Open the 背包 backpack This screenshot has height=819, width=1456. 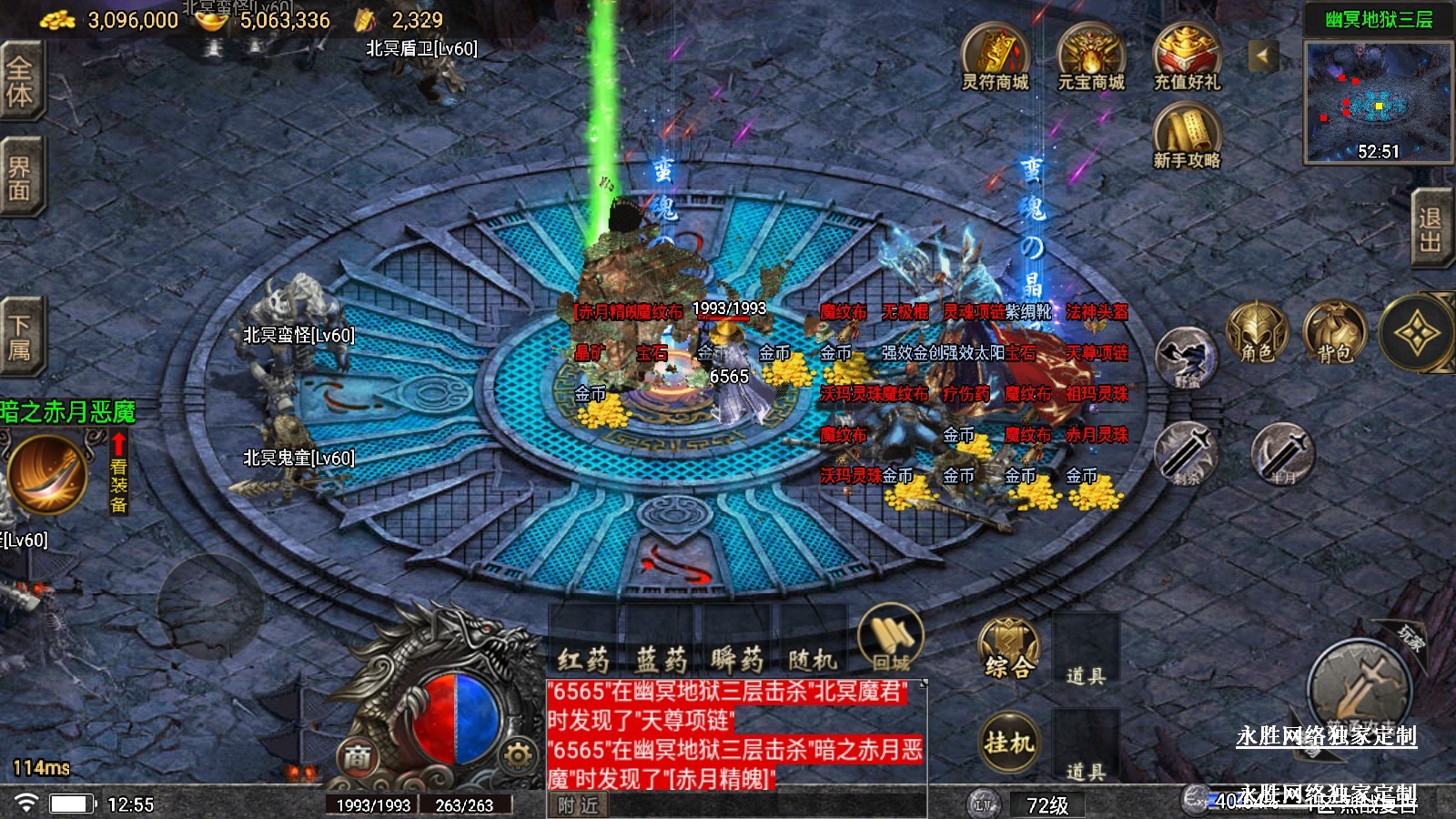pos(1334,333)
